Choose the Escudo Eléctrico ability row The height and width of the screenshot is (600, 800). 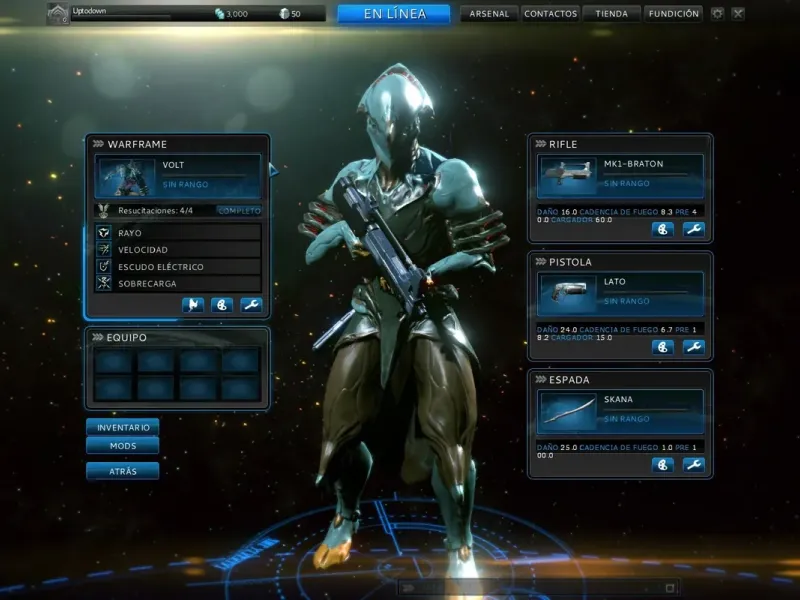pos(178,267)
